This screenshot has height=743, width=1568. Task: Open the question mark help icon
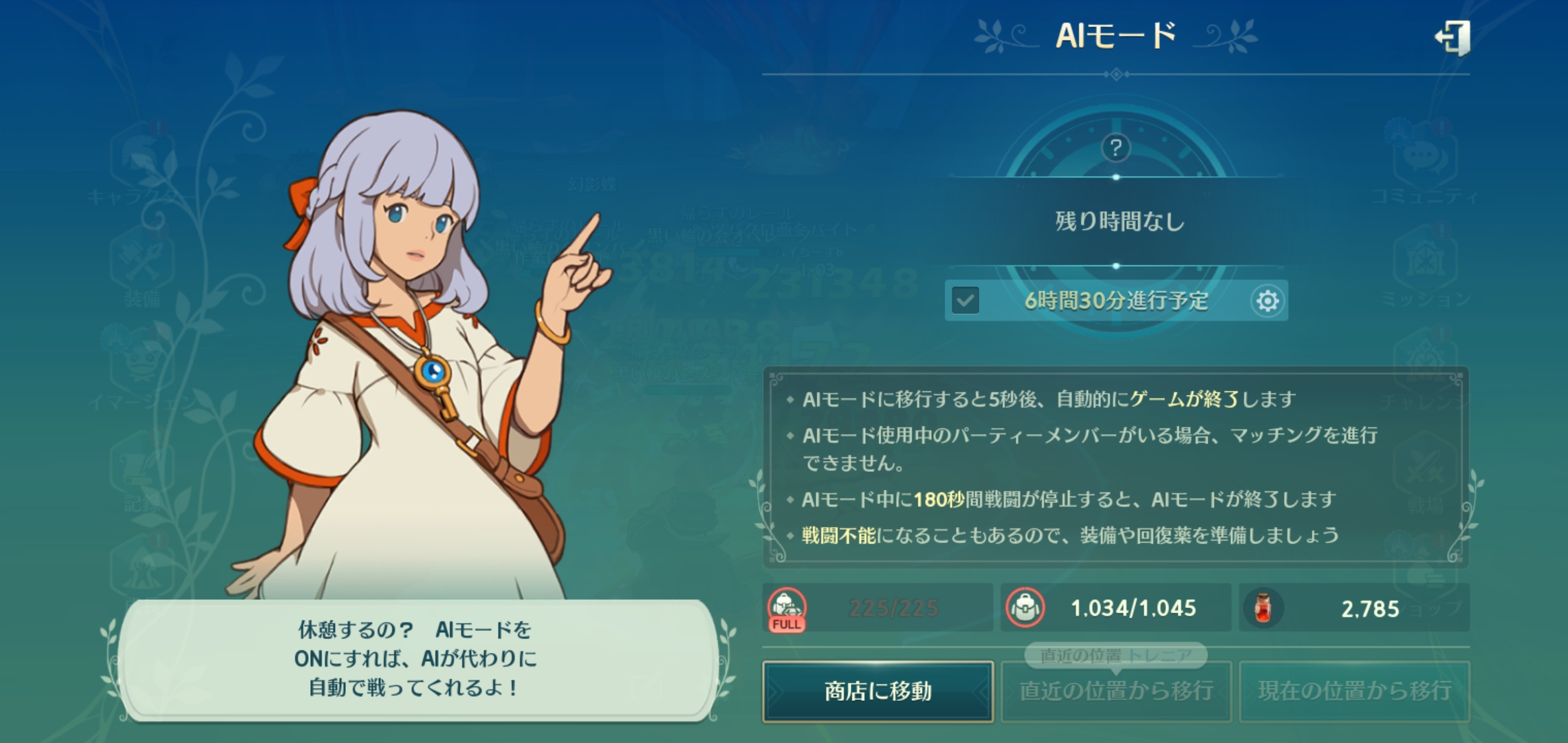1115,147
